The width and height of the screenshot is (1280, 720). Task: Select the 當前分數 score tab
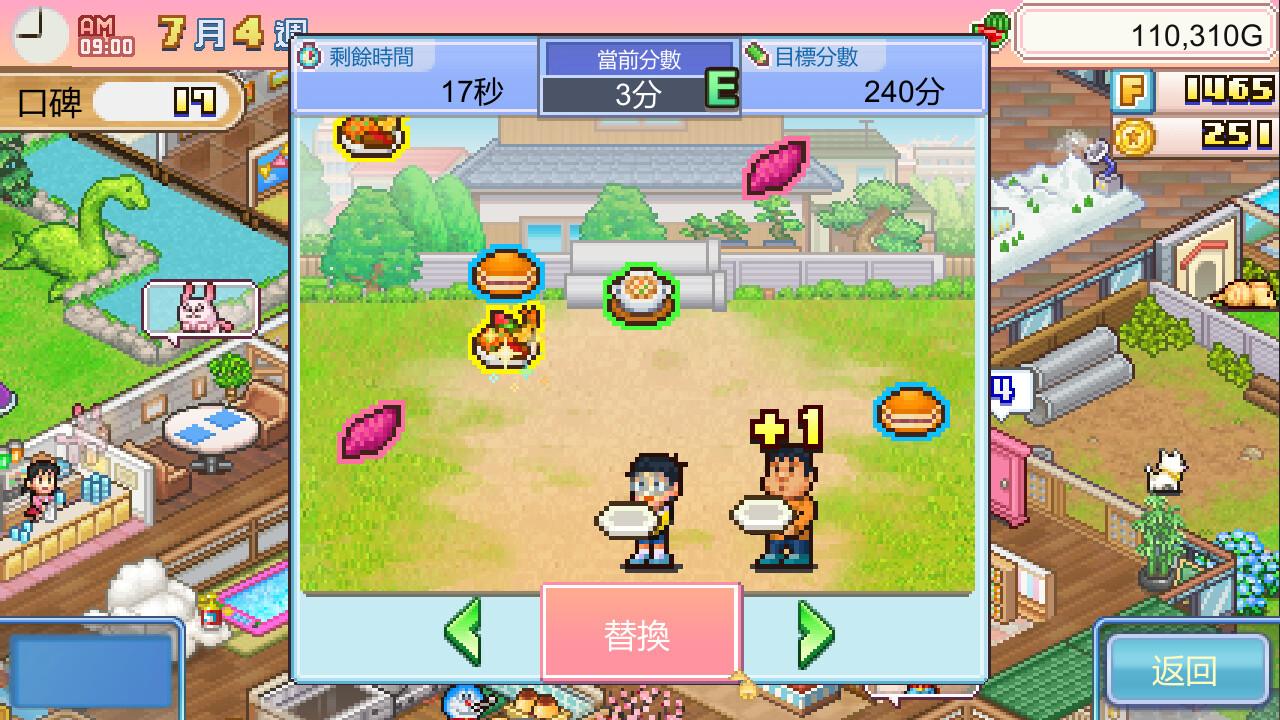point(640,56)
